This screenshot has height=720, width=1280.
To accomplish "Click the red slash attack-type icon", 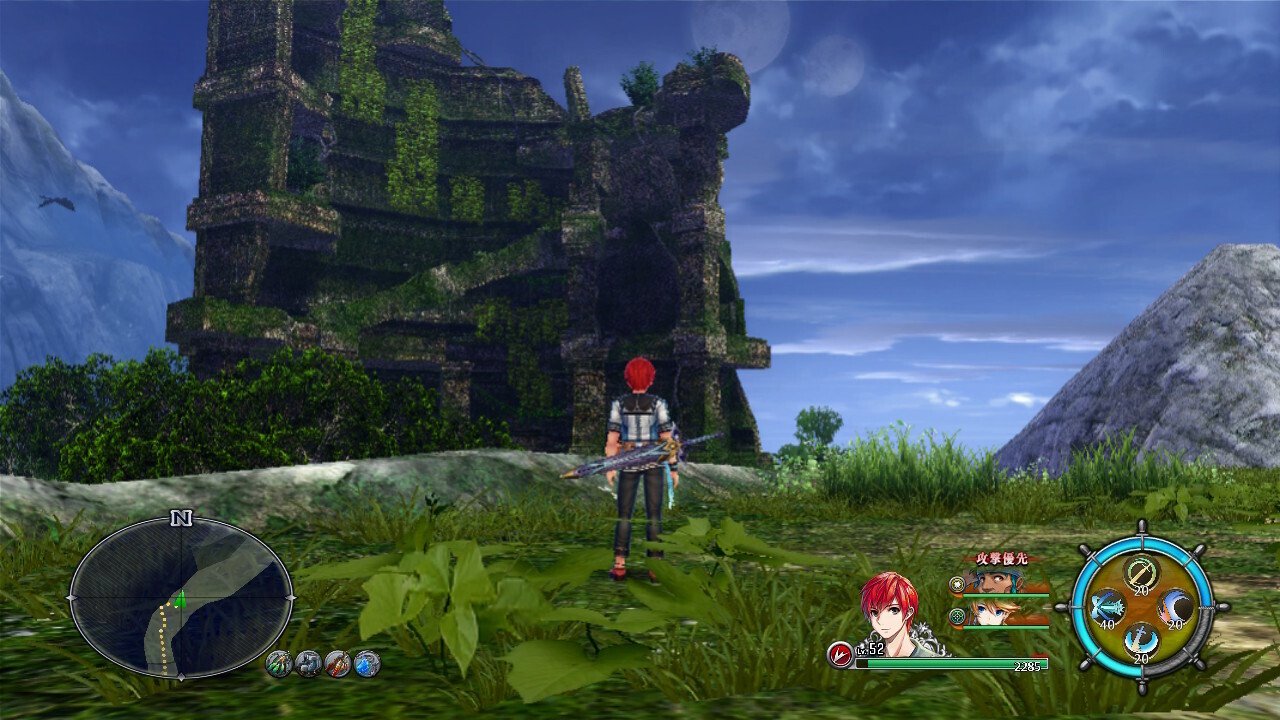I will pyautogui.click(x=840, y=654).
